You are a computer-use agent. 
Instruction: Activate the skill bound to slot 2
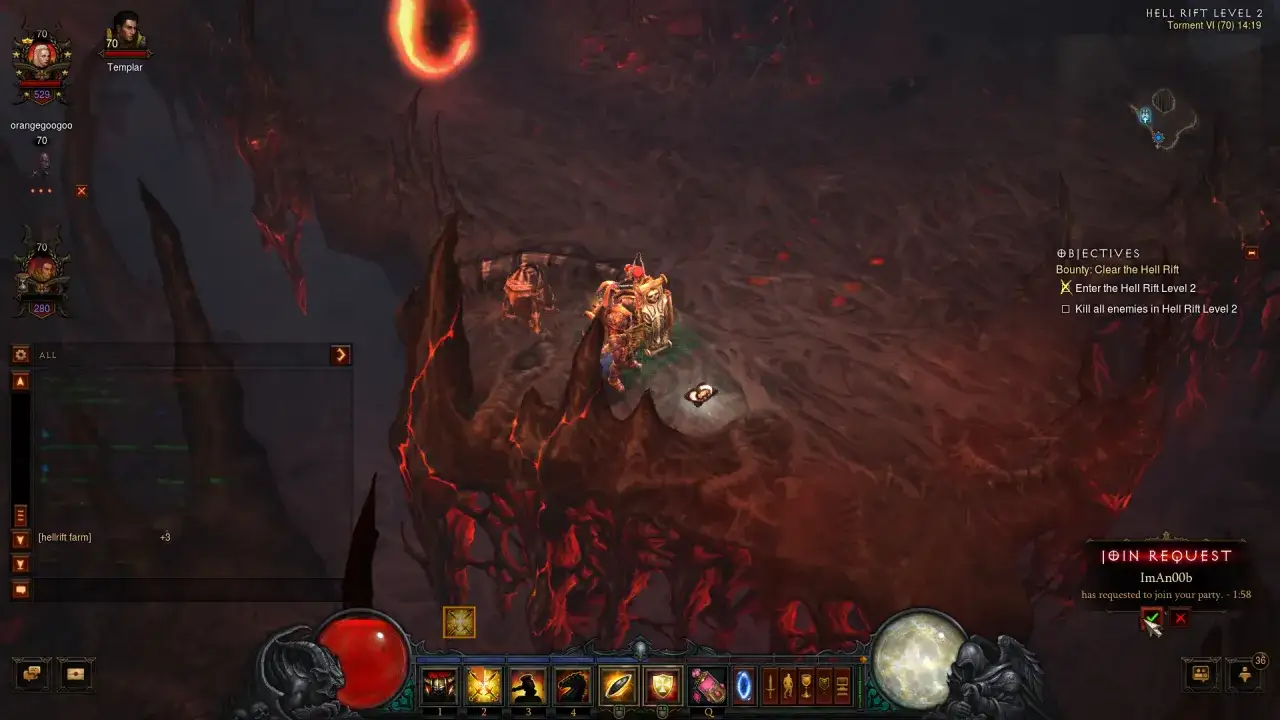pos(483,686)
